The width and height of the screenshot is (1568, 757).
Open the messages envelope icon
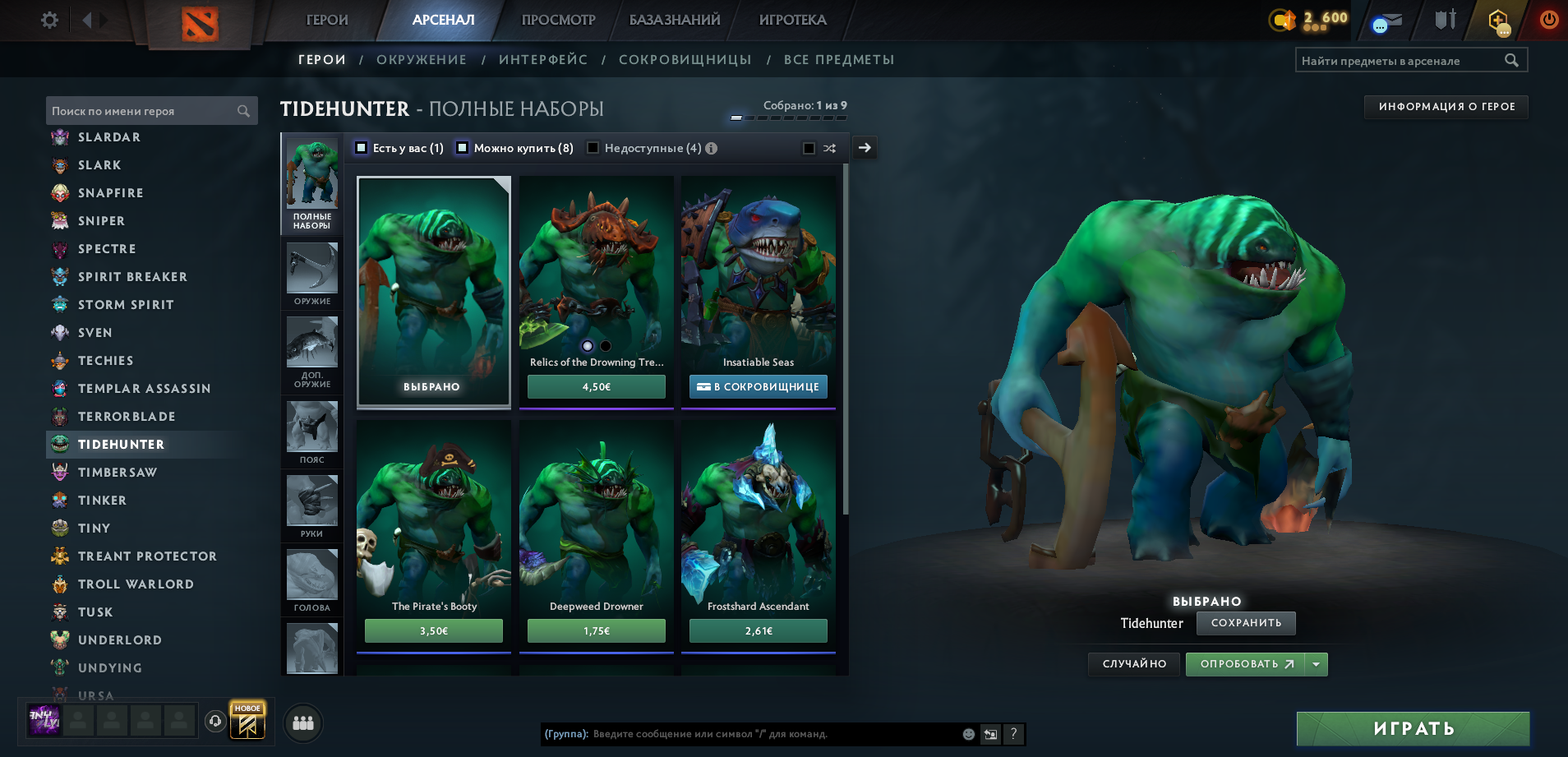1389,22
